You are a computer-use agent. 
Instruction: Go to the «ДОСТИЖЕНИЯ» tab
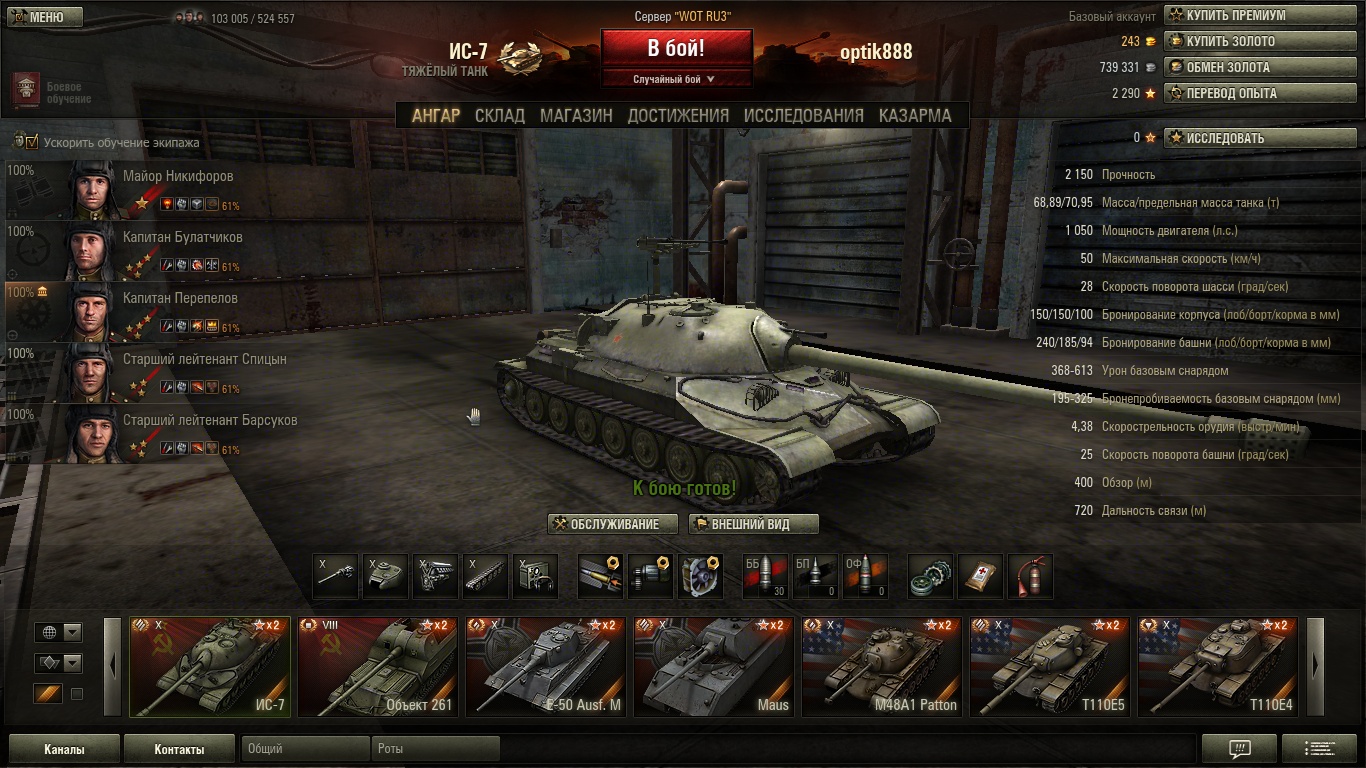coord(678,115)
